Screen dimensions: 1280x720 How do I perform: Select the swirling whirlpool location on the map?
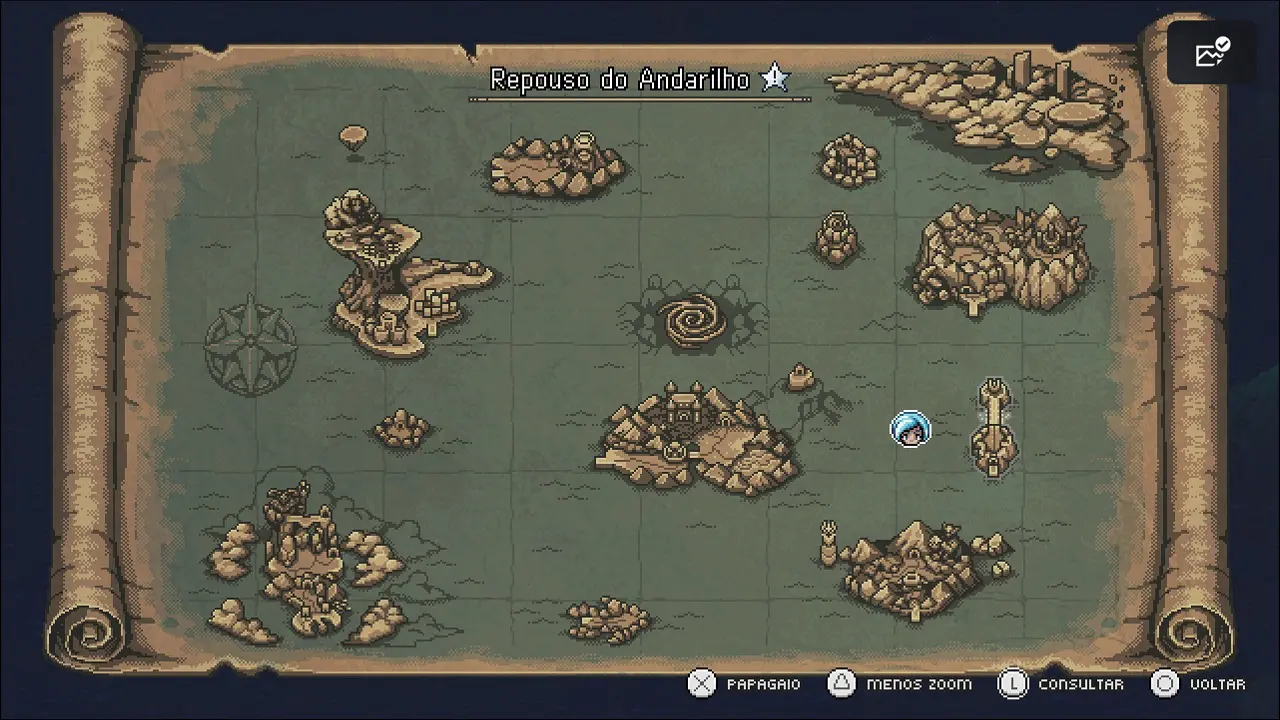coord(691,320)
